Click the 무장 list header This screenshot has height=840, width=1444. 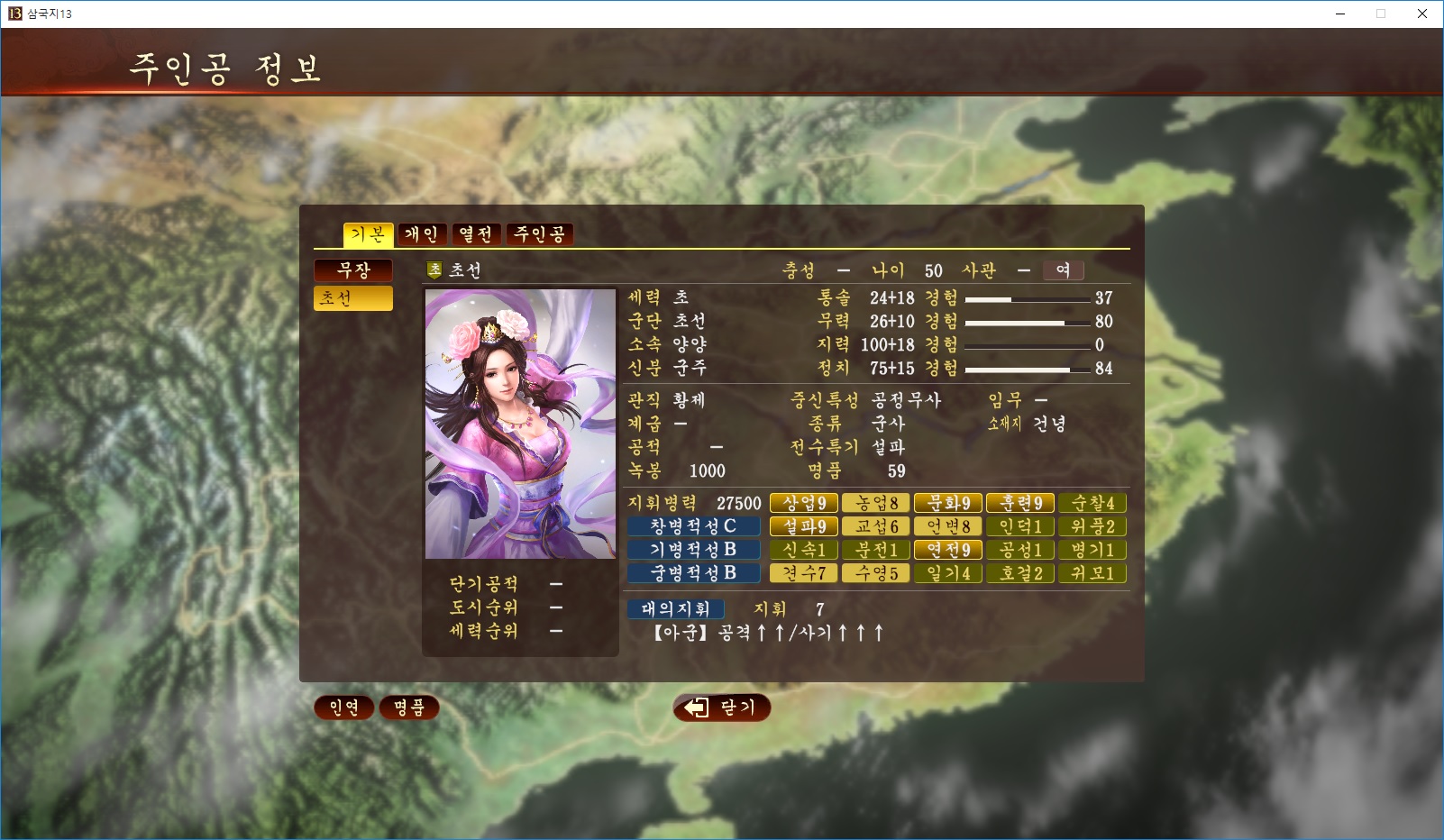tap(353, 270)
